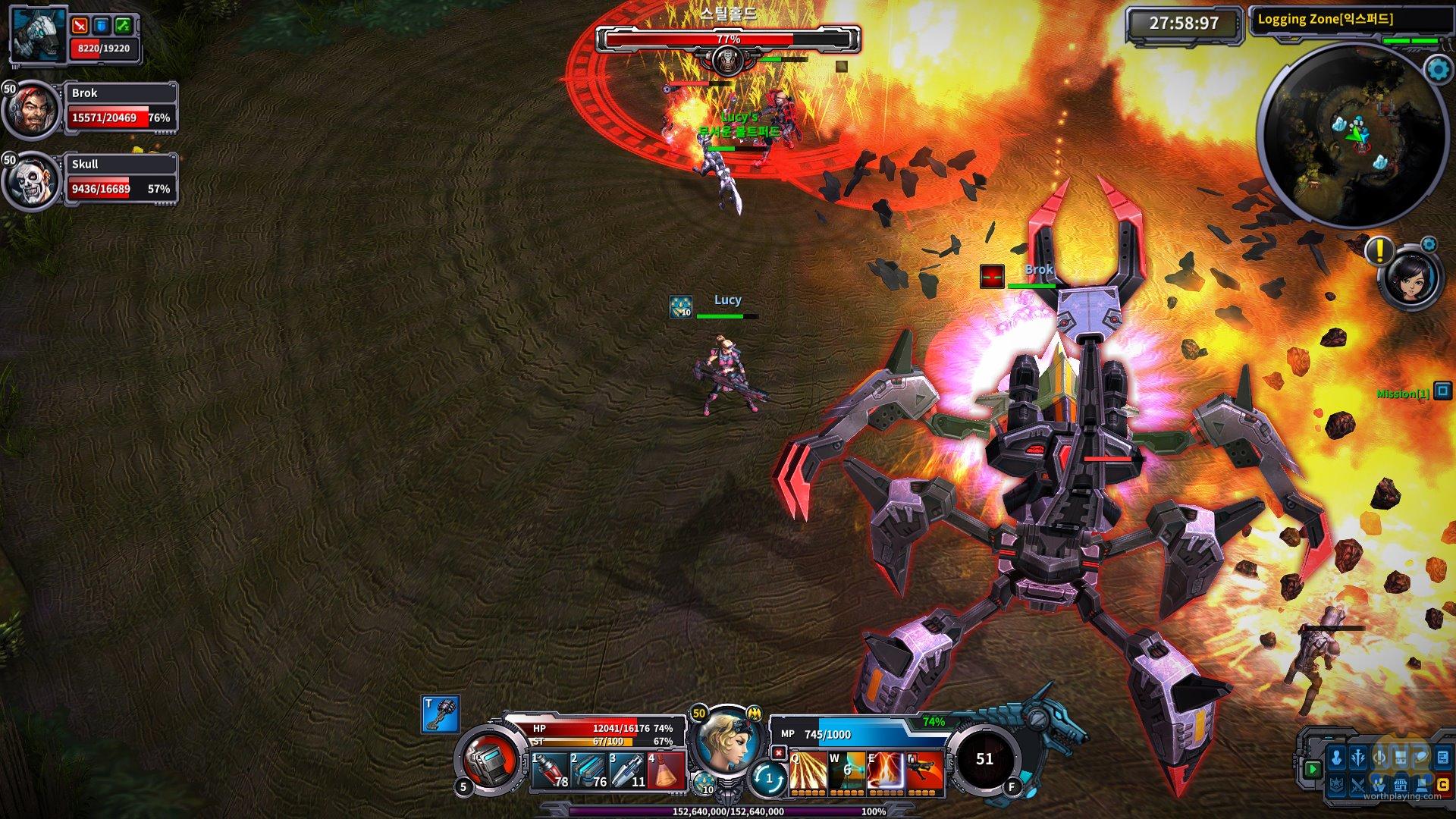This screenshot has height=819, width=1456.
Task: Activate the Q spread-shot skill
Action: coord(807,772)
